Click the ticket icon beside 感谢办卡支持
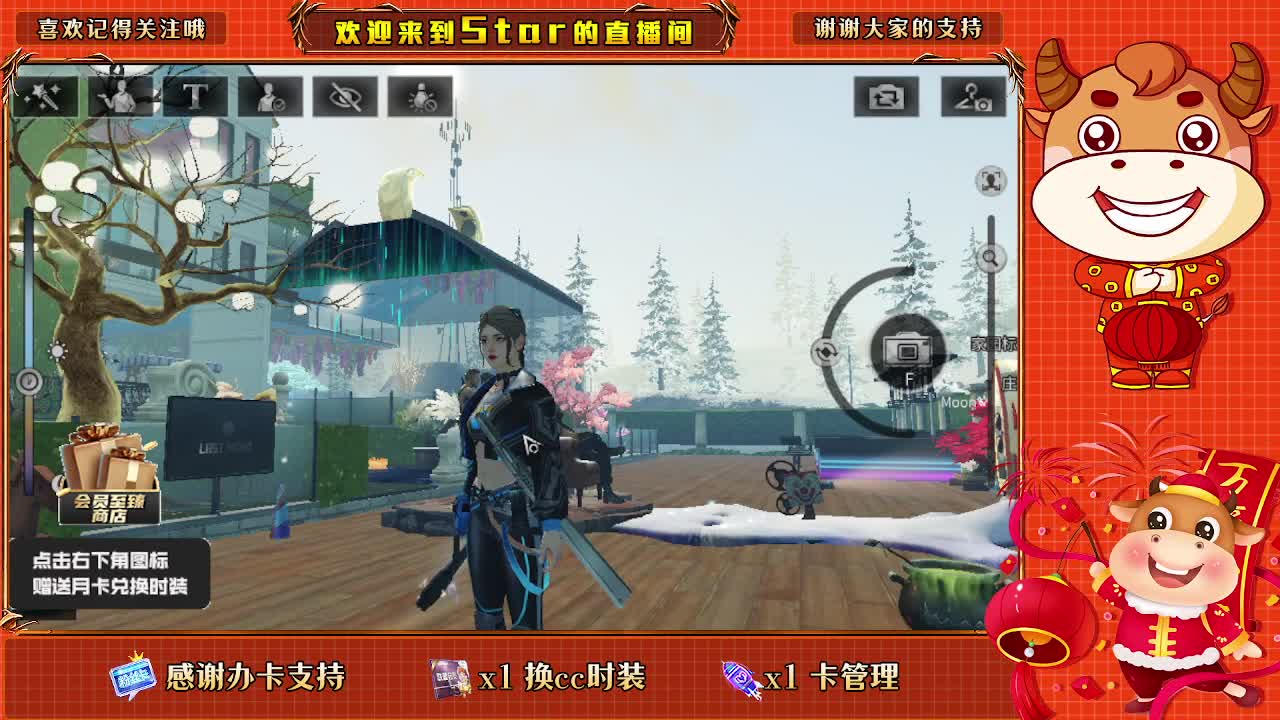1280x720 pixels. [x=131, y=677]
